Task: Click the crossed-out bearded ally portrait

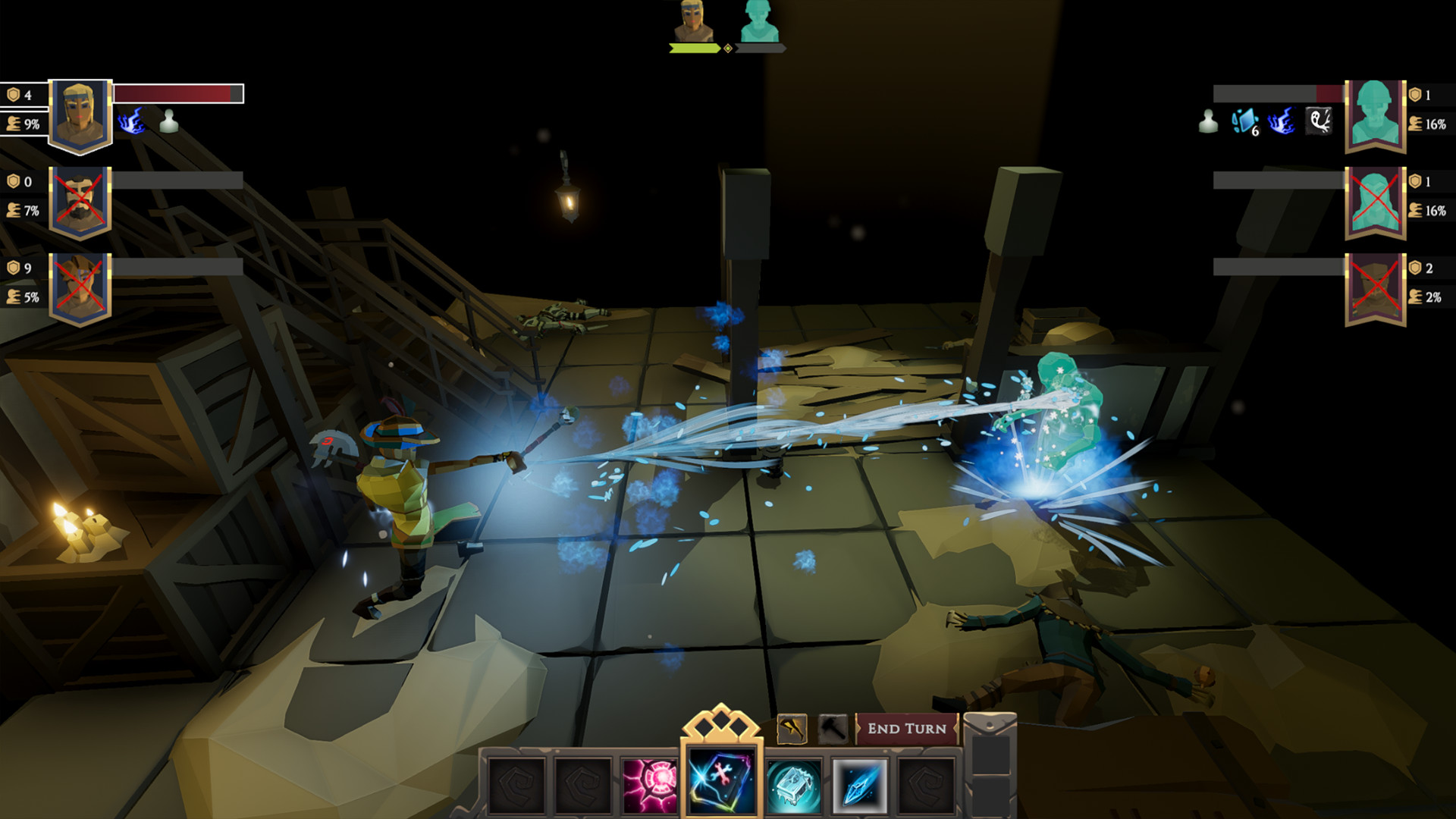Action: 80,202
